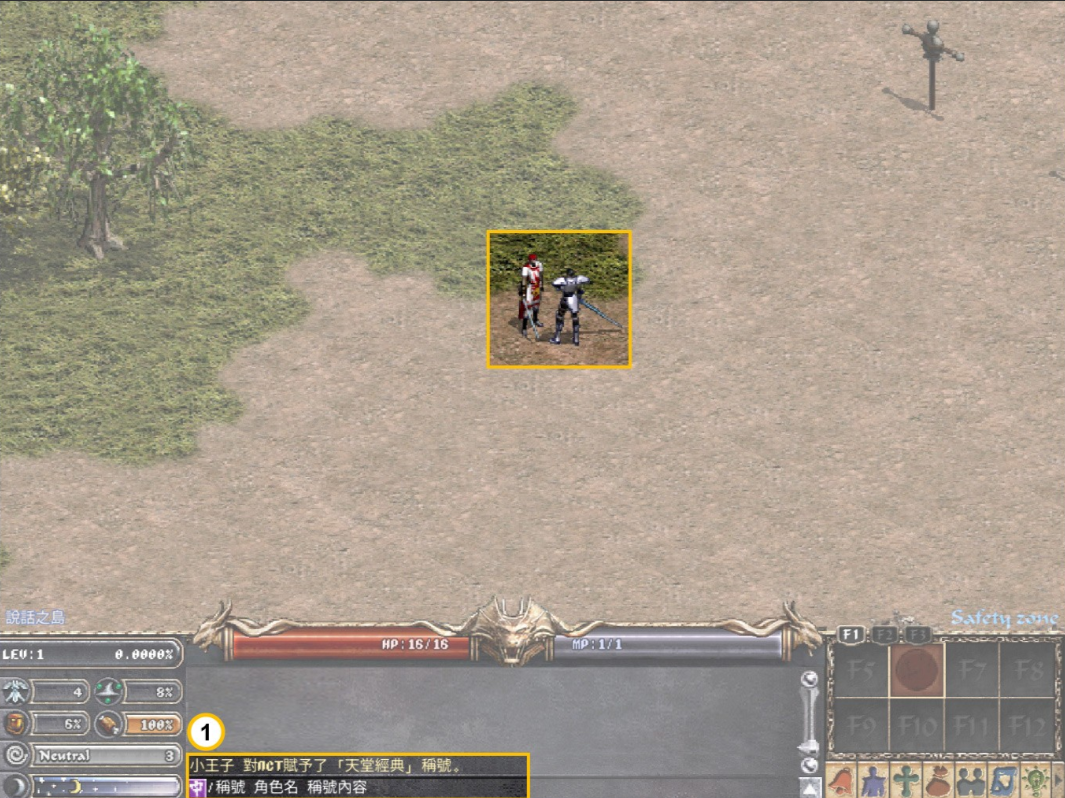Click the green lightbulb help icon
The image size is (1065, 798).
1034,781
